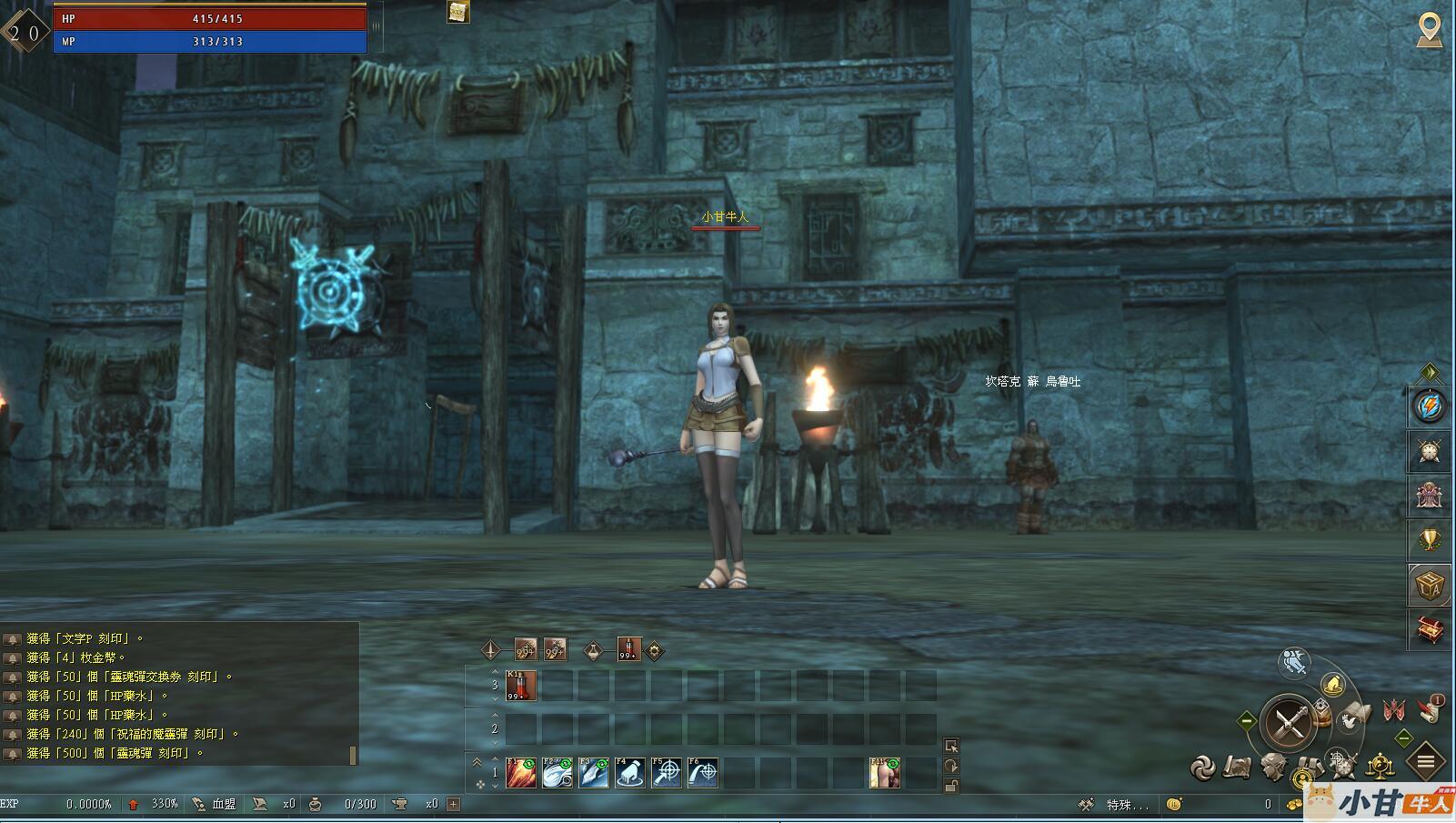Click the crossed swords attack button
Screen dimensions: 1456x823
coord(1290,723)
